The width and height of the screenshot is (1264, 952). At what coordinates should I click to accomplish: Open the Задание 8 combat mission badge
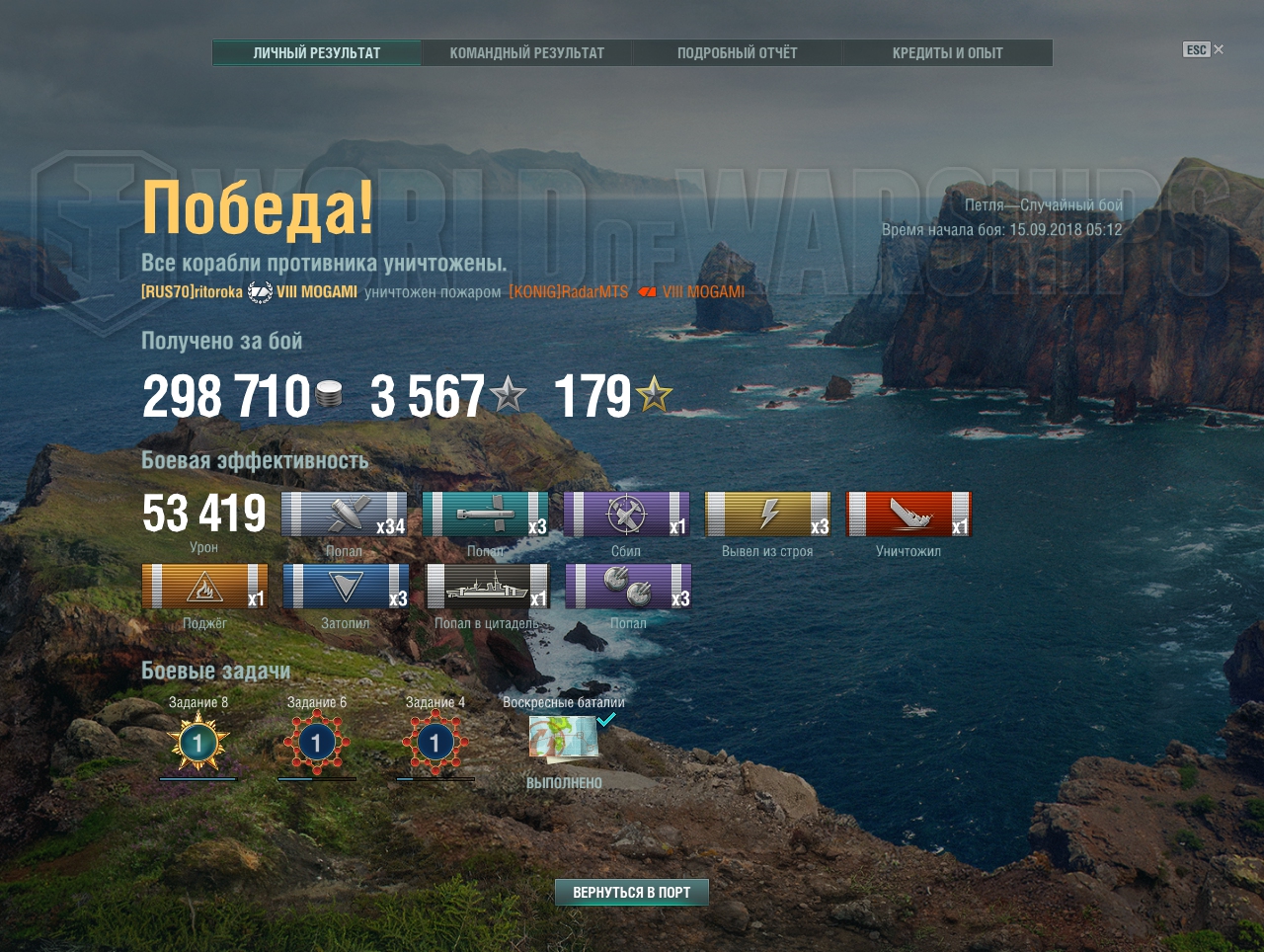click(198, 743)
